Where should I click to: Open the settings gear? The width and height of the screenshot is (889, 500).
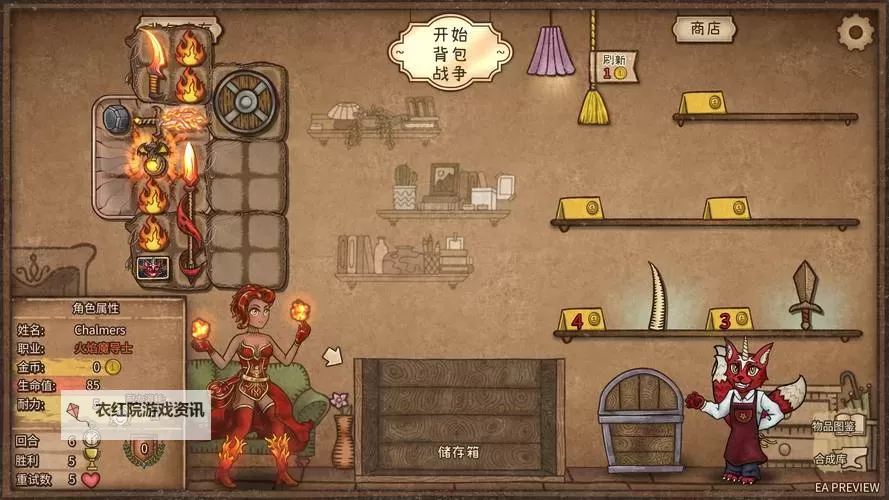[856, 32]
